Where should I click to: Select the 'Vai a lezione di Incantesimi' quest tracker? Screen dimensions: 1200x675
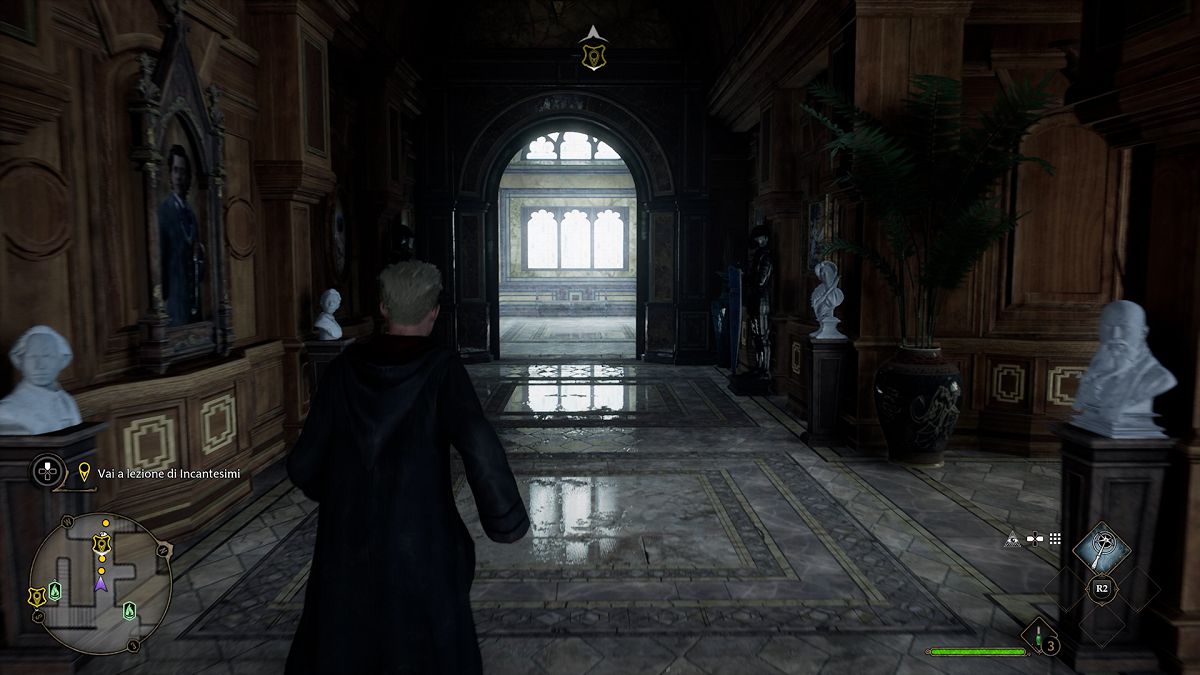[x=162, y=472]
